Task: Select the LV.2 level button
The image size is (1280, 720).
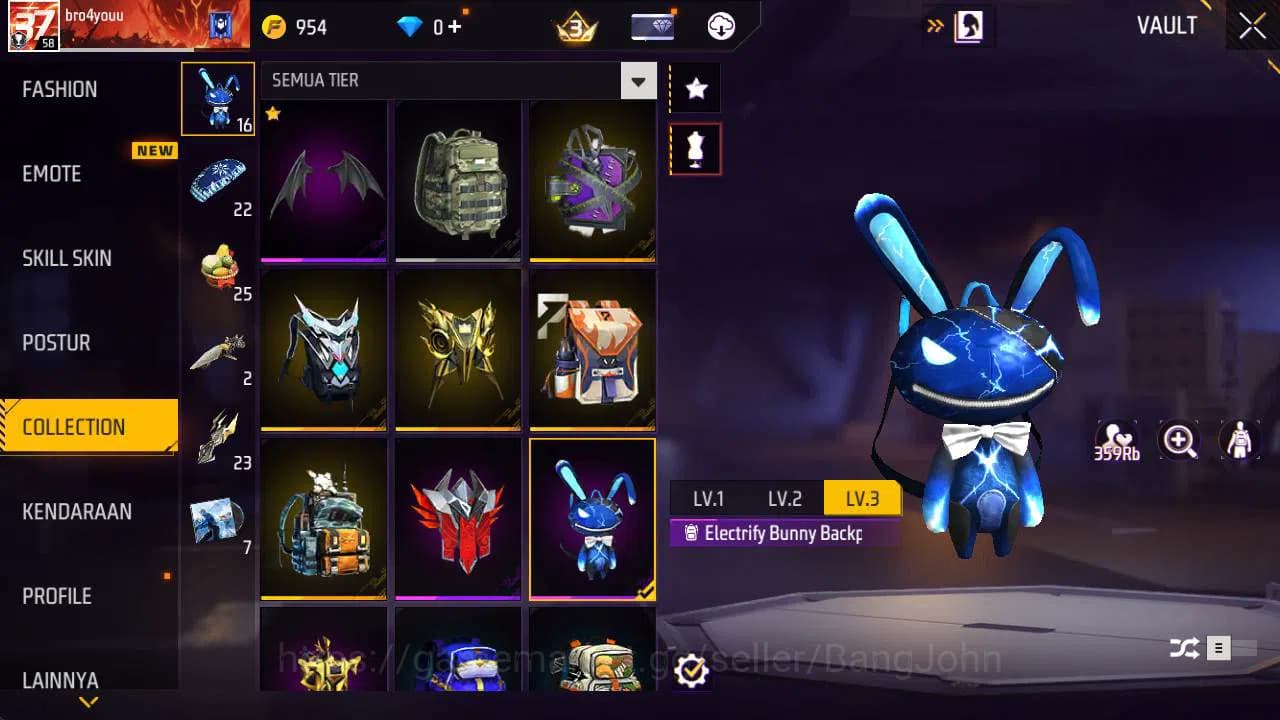Action: [x=786, y=497]
